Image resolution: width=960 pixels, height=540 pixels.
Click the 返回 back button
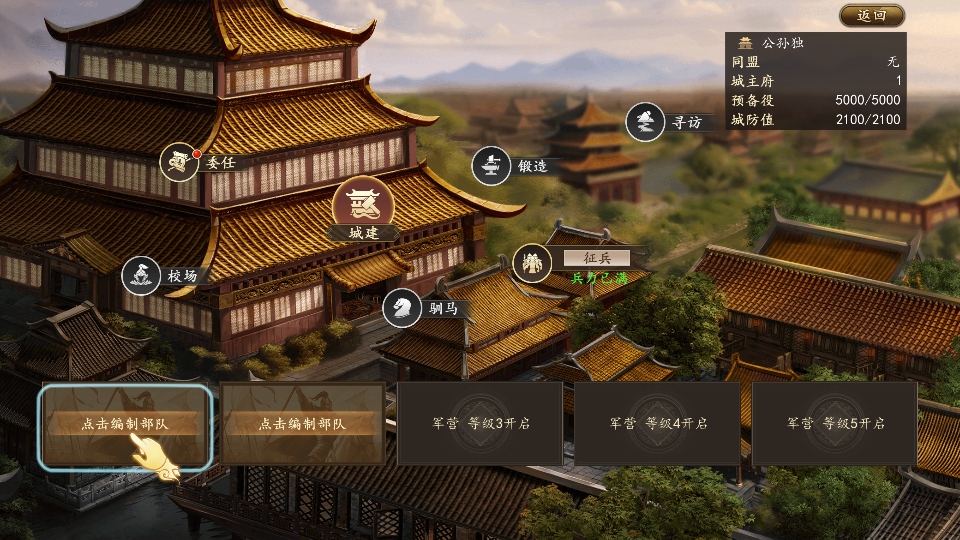[x=871, y=16]
